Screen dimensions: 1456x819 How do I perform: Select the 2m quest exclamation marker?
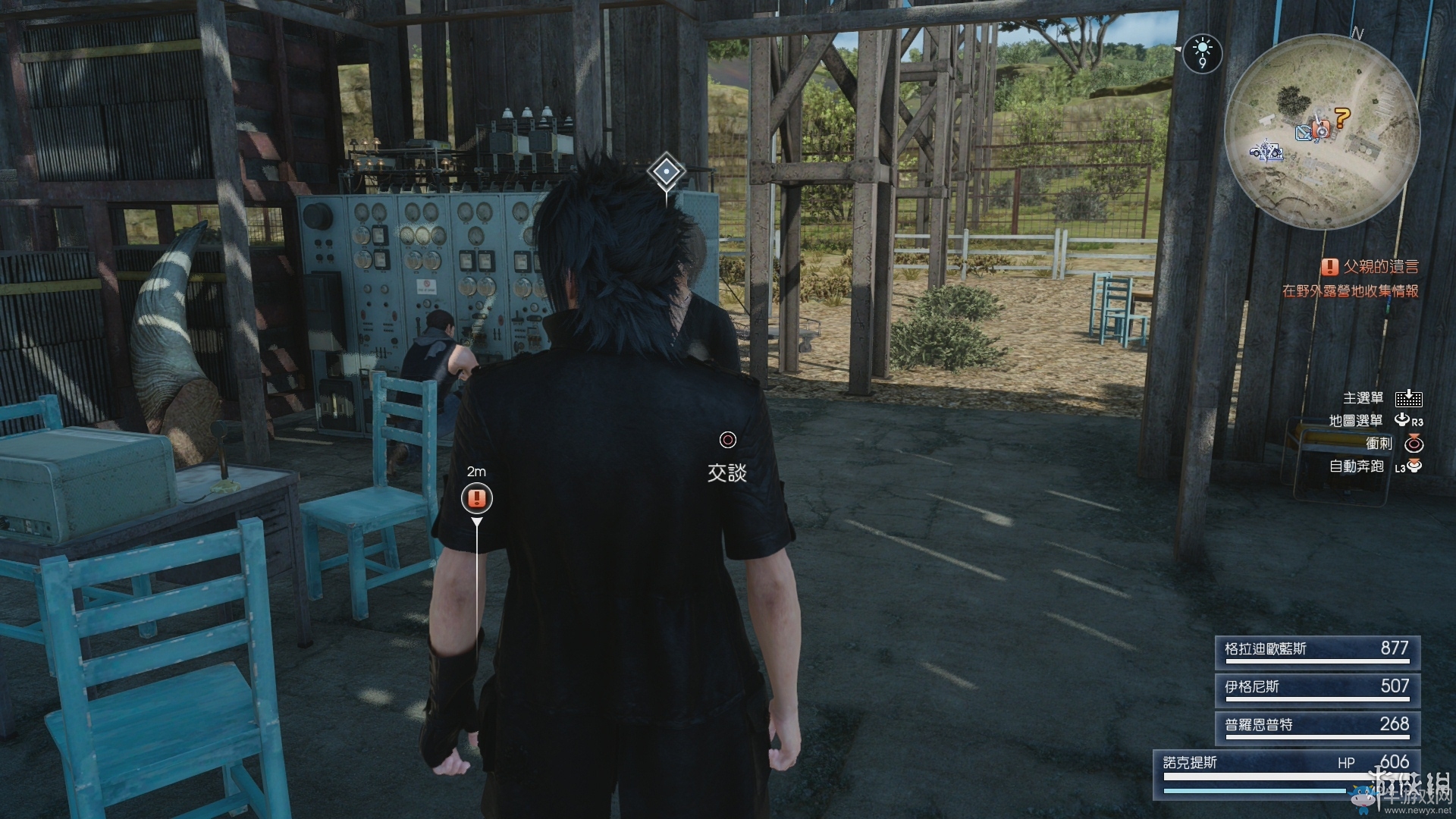(x=477, y=498)
